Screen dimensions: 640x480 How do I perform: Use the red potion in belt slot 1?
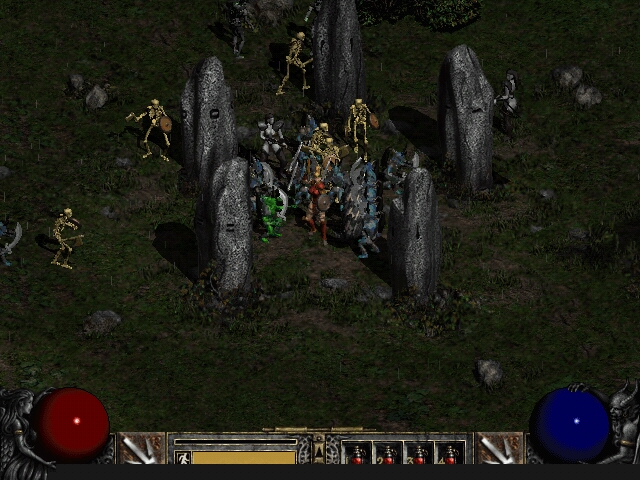tap(357, 455)
